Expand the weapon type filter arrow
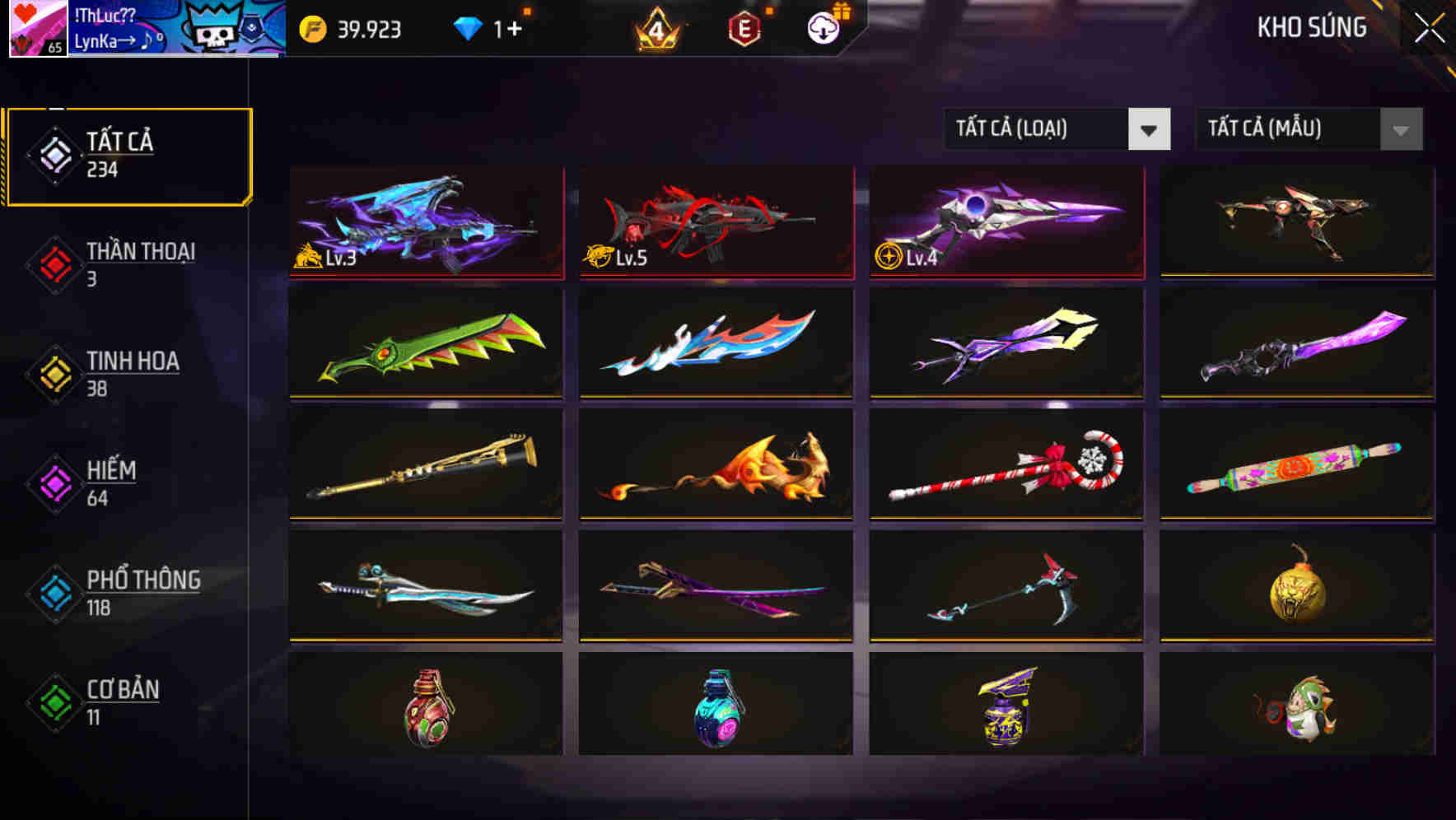1456x820 pixels. click(x=1150, y=129)
